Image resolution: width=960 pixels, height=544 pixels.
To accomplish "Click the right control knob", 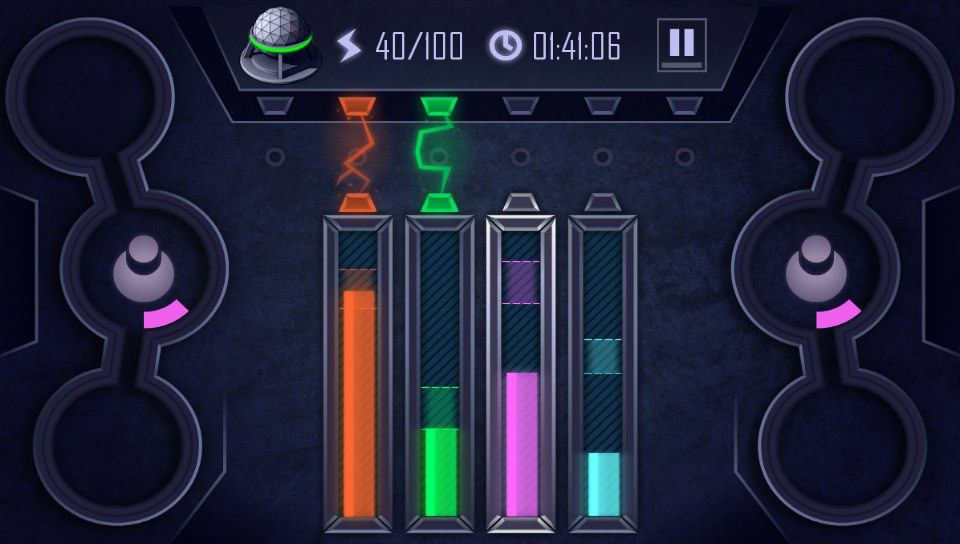I will [816, 268].
